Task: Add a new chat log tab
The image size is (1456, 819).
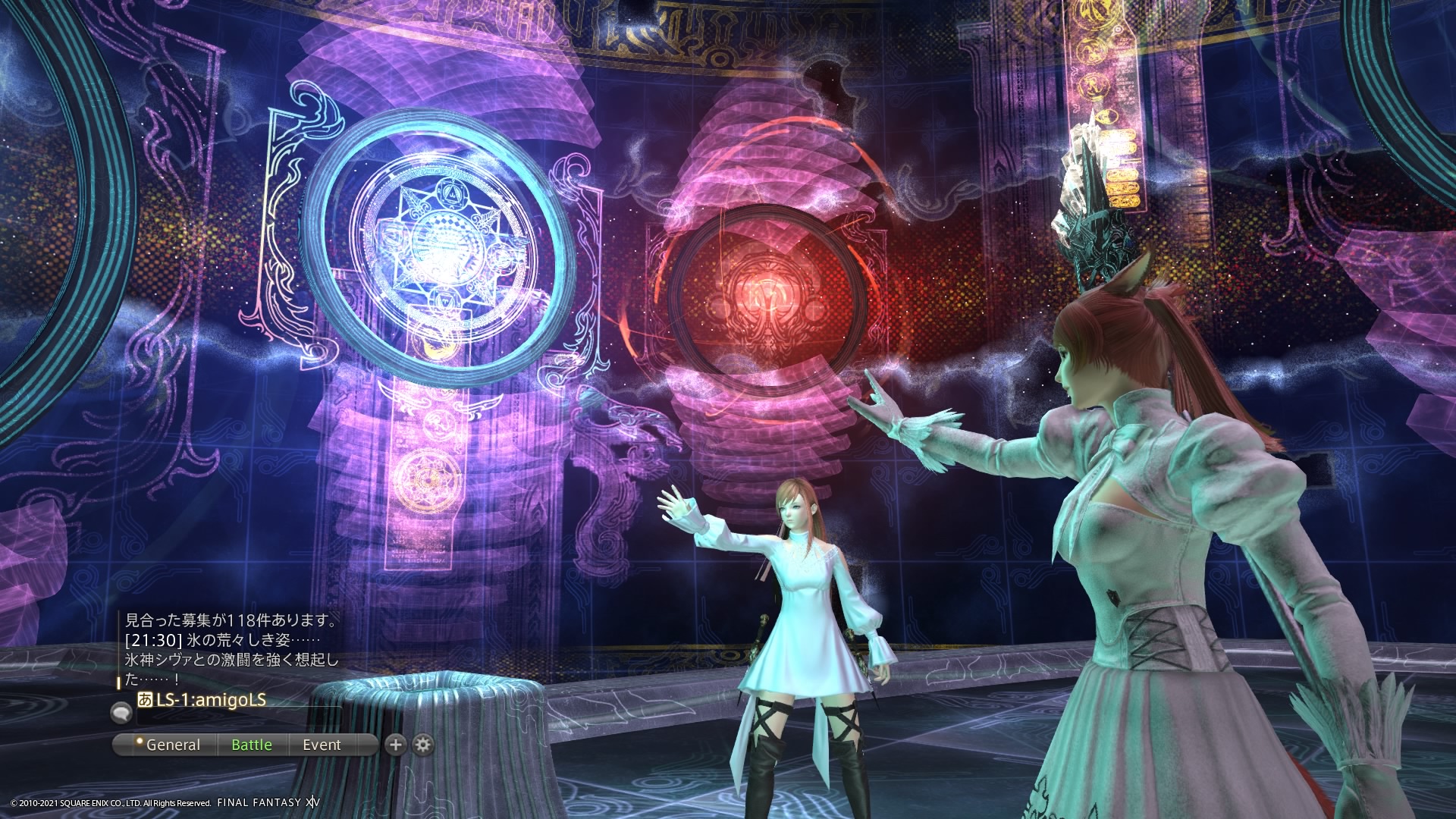Action: click(395, 745)
